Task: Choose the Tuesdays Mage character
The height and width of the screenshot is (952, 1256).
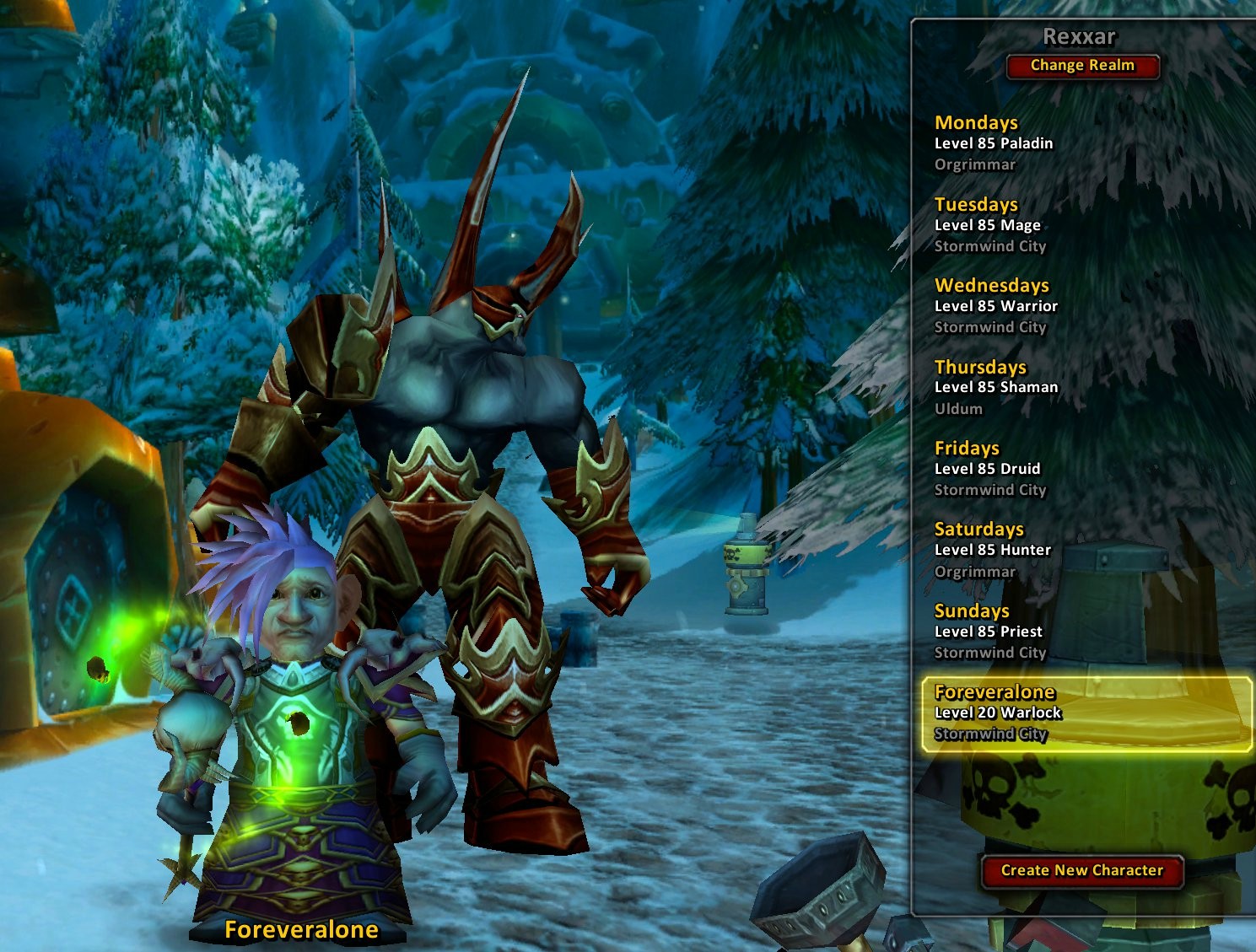Action: tap(989, 225)
